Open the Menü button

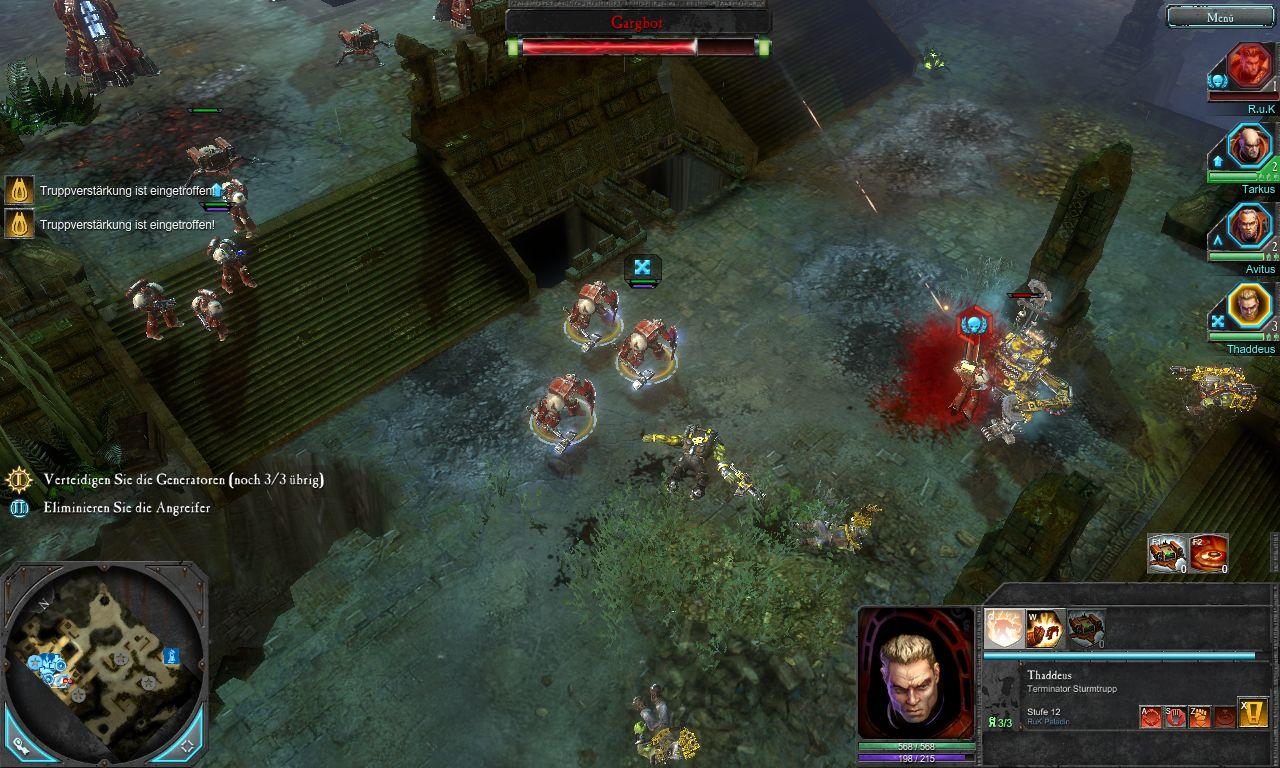(1220, 17)
